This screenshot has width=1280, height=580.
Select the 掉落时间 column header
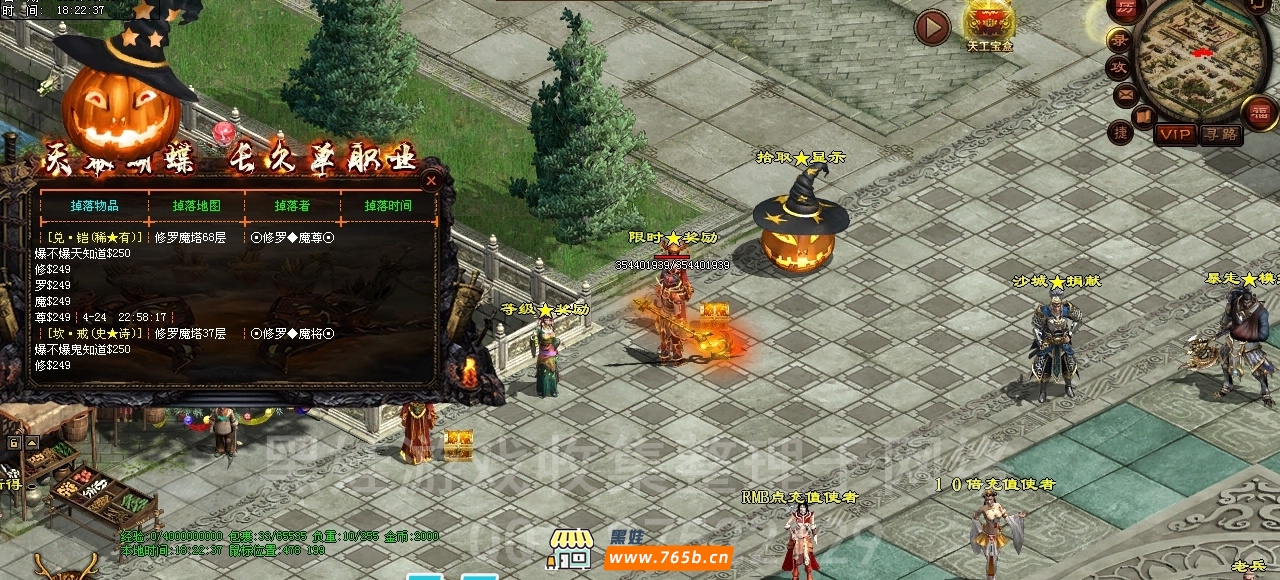(x=388, y=206)
